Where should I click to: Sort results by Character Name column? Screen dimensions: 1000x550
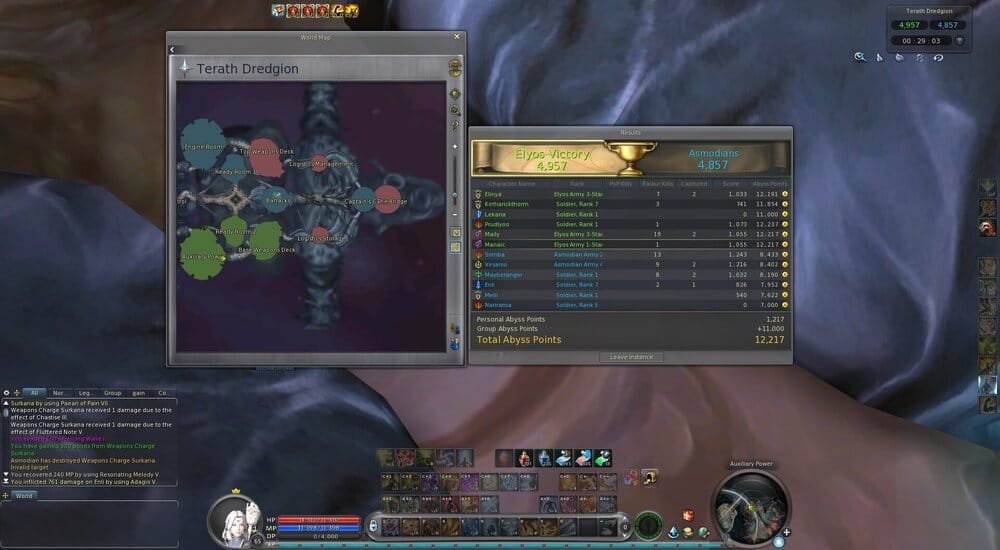tap(513, 183)
